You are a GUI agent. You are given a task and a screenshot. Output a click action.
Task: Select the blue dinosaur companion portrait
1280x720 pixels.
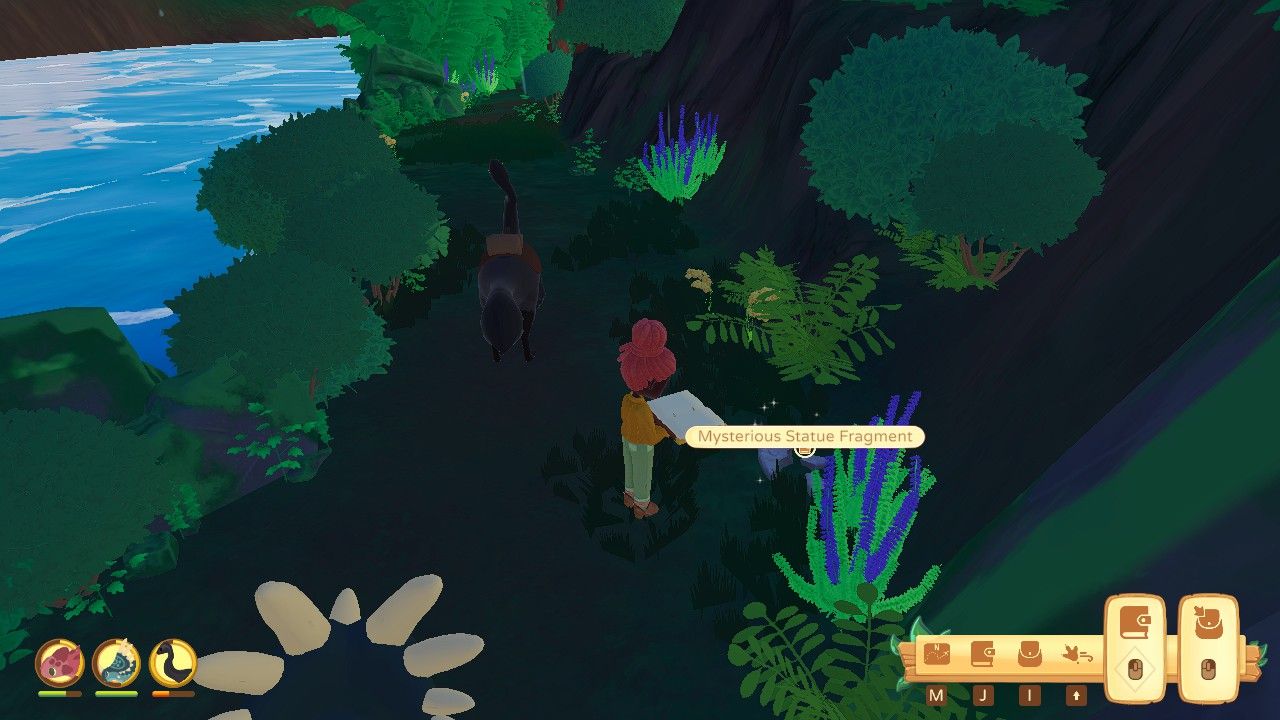click(114, 661)
